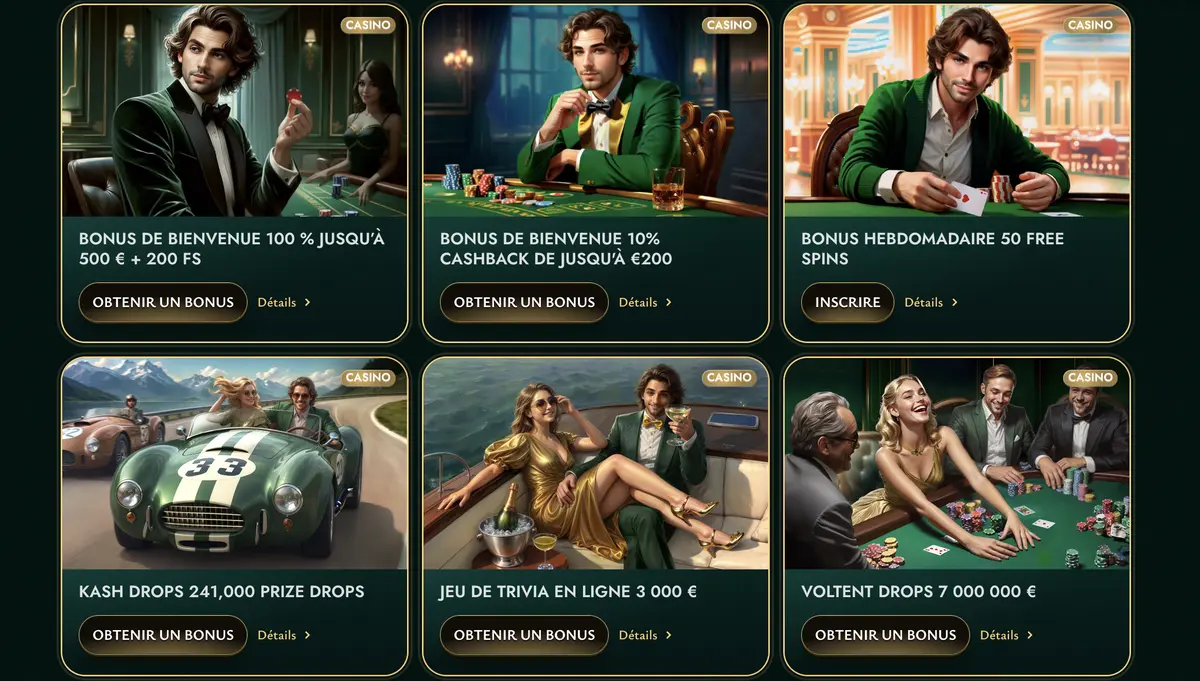Open Voltent Drops details link
Image resolution: width=1200 pixels, height=681 pixels.
(1006, 635)
